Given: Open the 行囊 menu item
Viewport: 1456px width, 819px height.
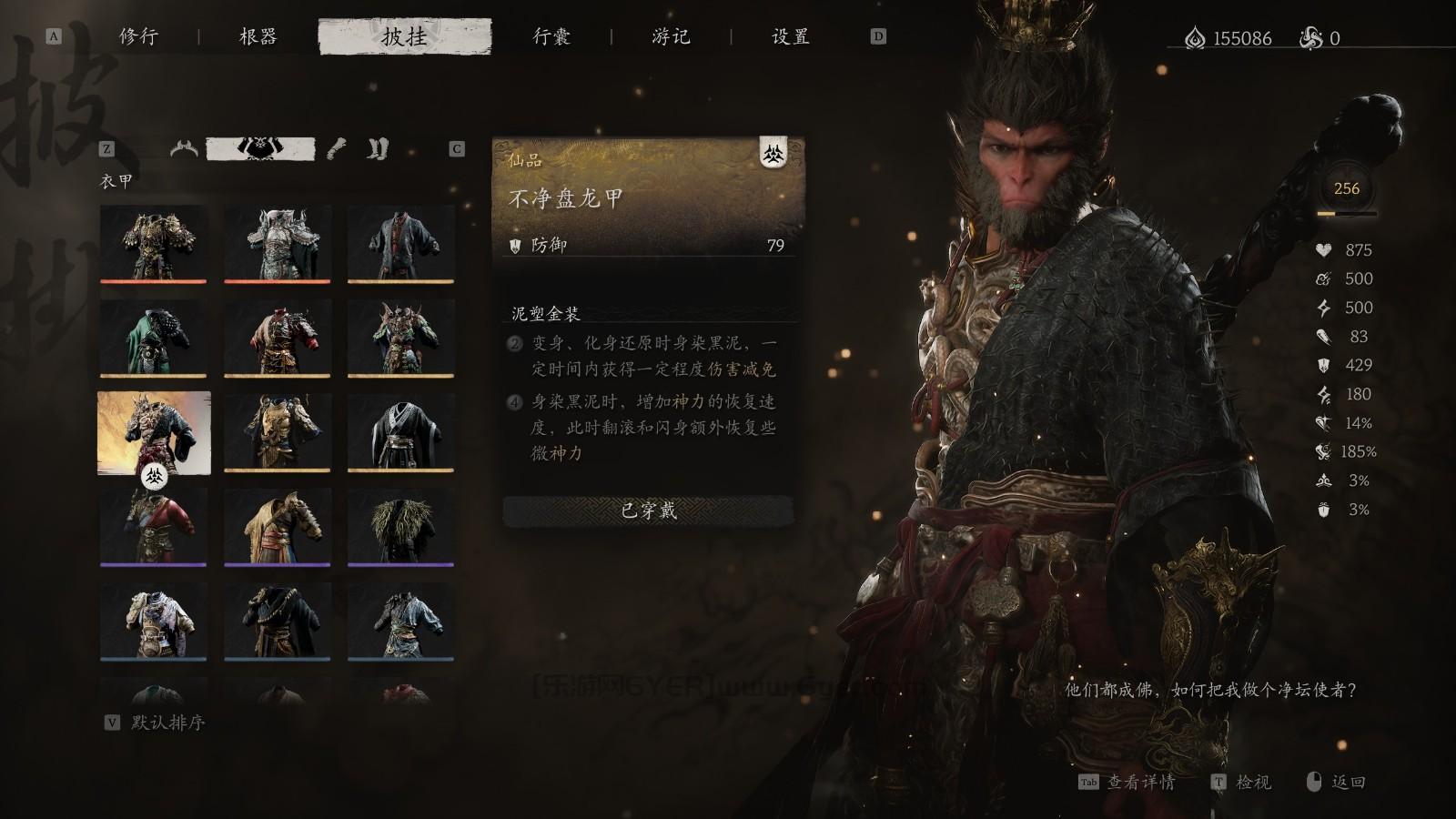Looking at the screenshot, I should point(552,38).
